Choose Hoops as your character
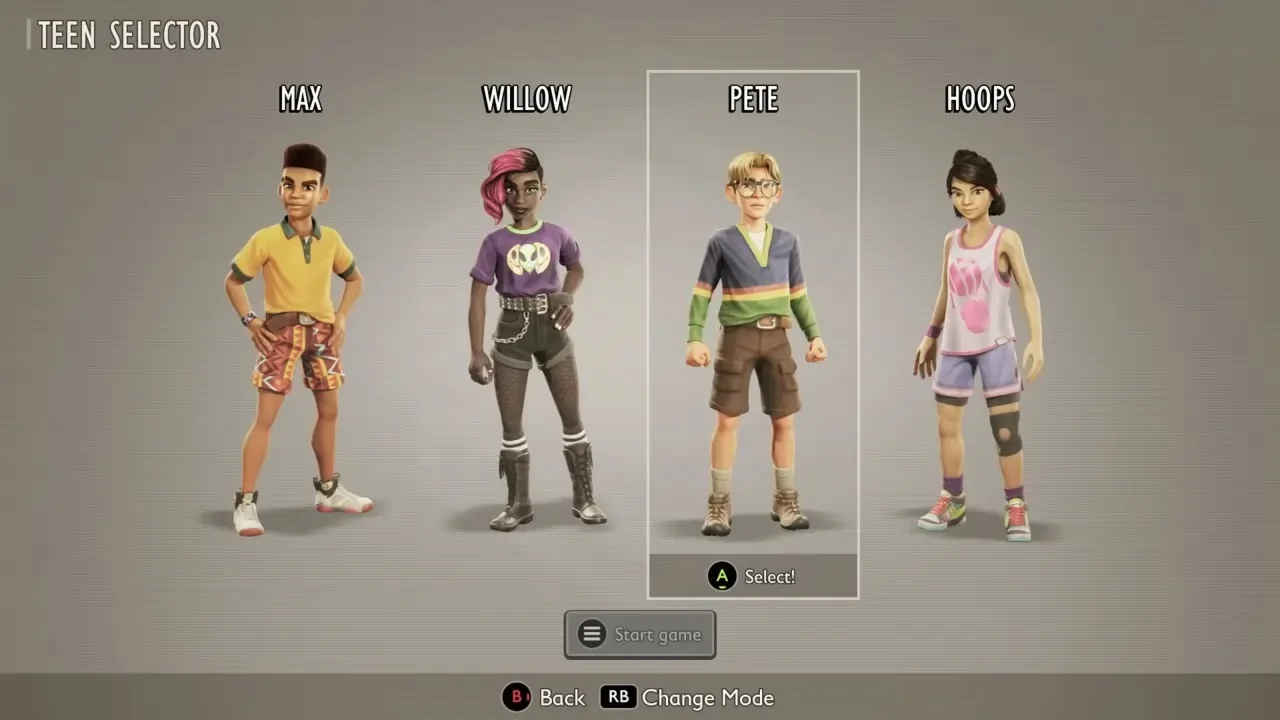 pyautogui.click(x=979, y=330)
